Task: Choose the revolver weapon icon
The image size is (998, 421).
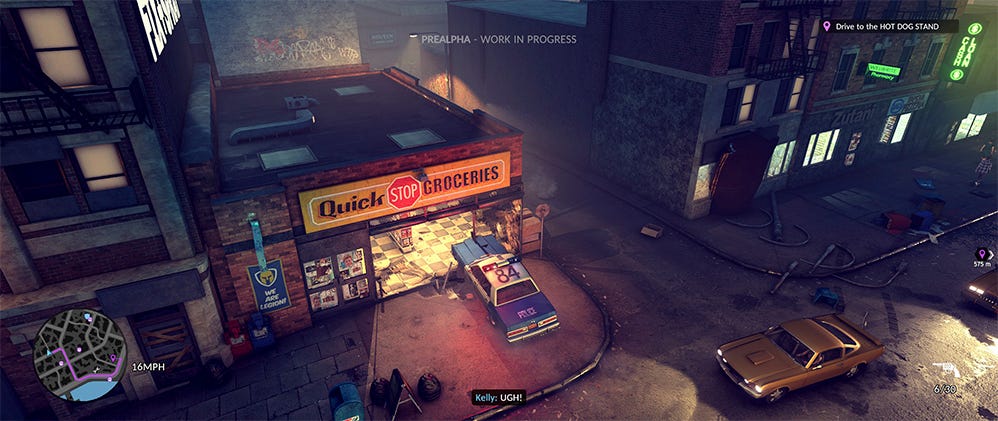Action: [947, 369]
